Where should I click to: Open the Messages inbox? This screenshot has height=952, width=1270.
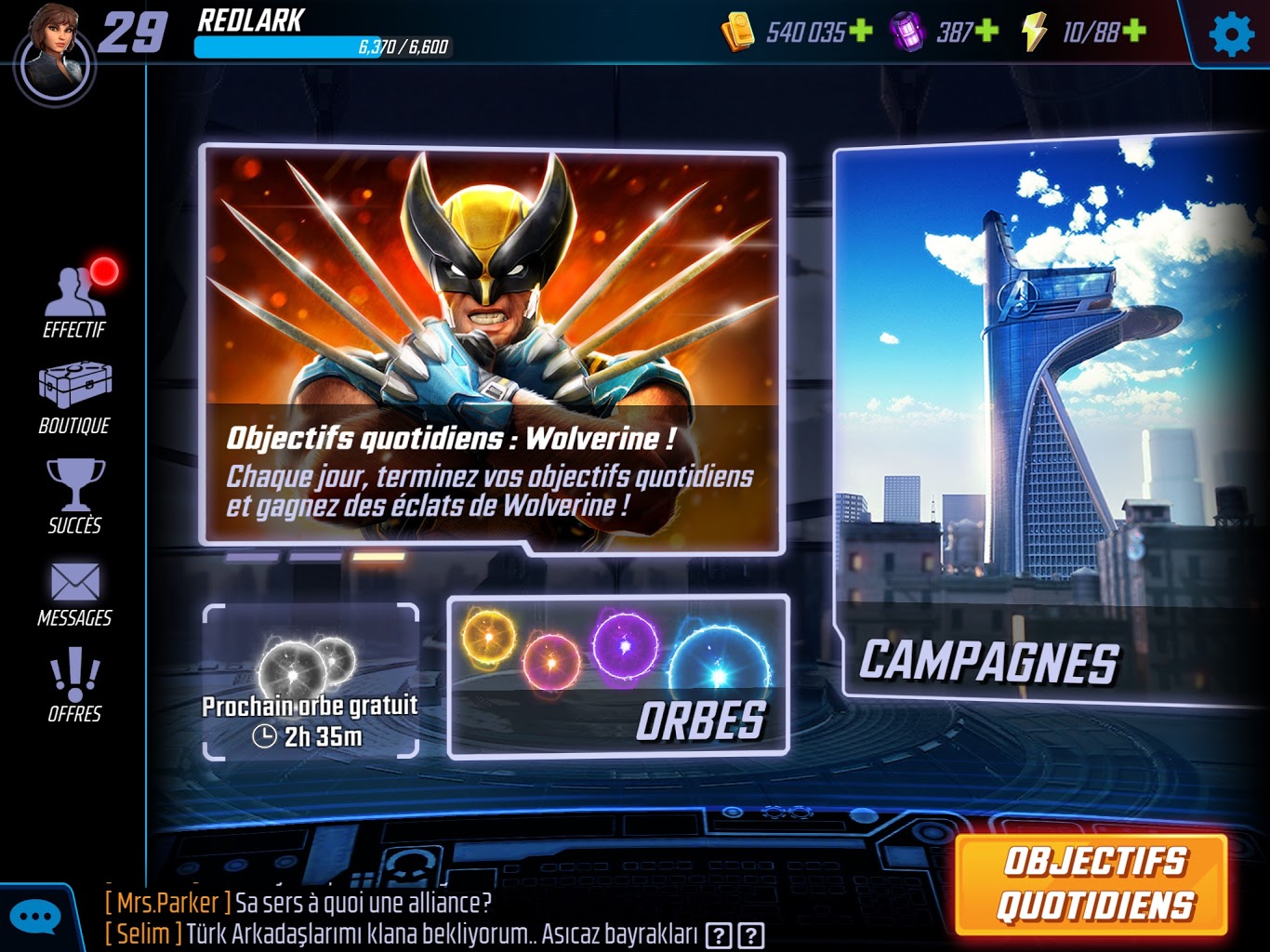pyautogui.click(x=74, y=593)
